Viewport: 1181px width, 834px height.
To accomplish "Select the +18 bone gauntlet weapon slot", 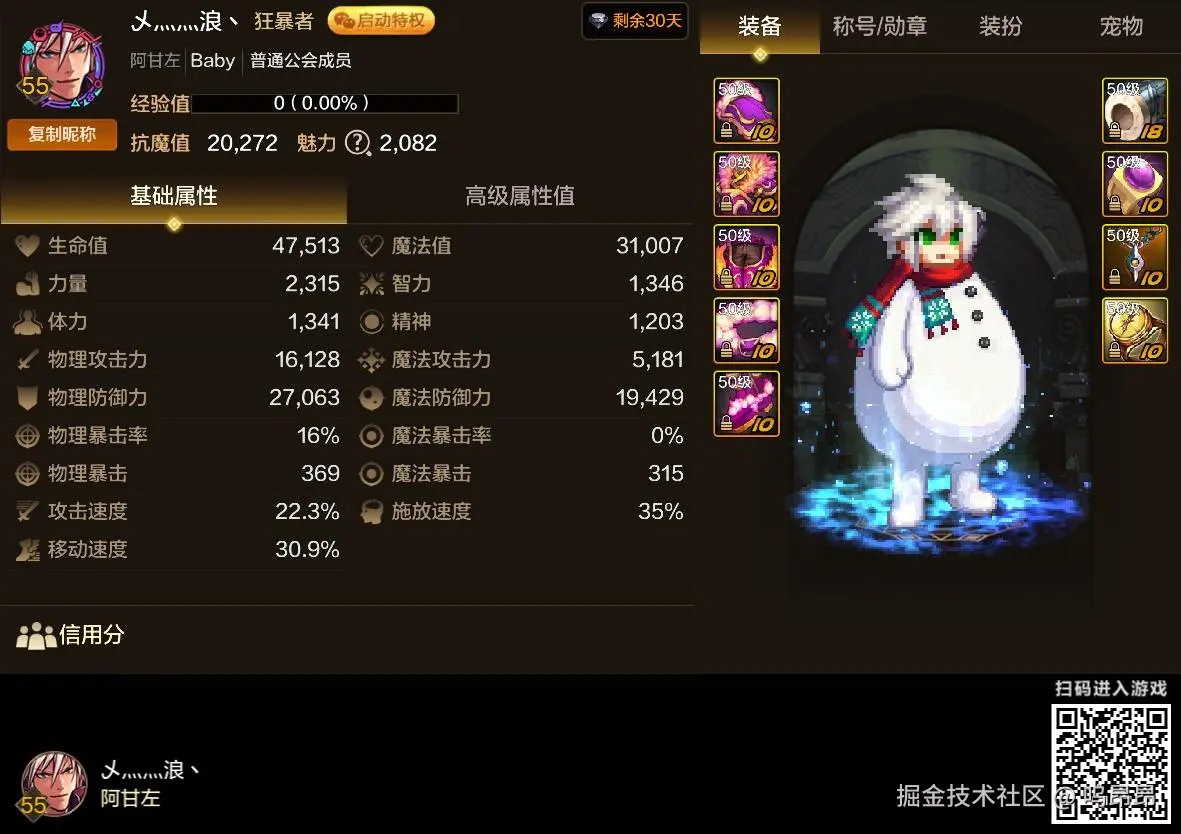I will (x=1135, y=110).
